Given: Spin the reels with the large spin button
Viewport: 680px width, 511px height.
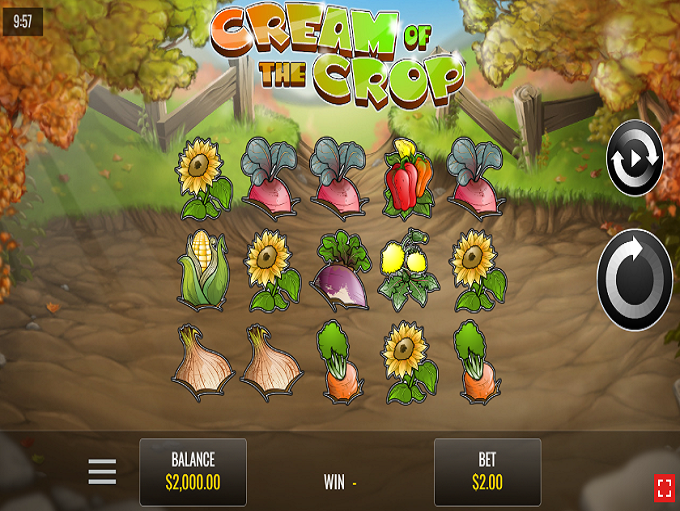Looking at the screenshot, I should (x=635, y=280).
